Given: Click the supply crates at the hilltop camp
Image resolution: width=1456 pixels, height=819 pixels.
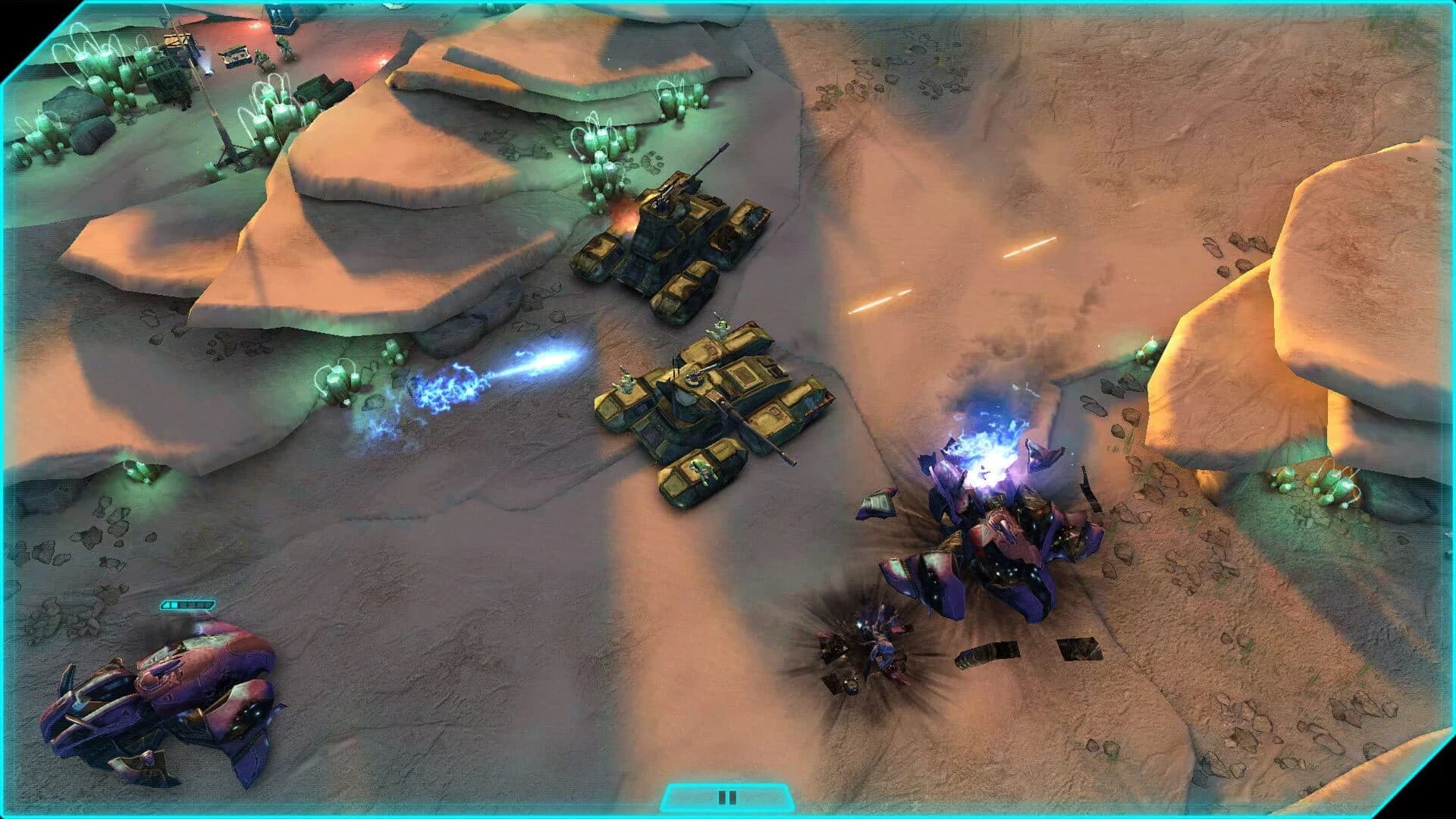Looking at the screenshot, I should [235, 53].
